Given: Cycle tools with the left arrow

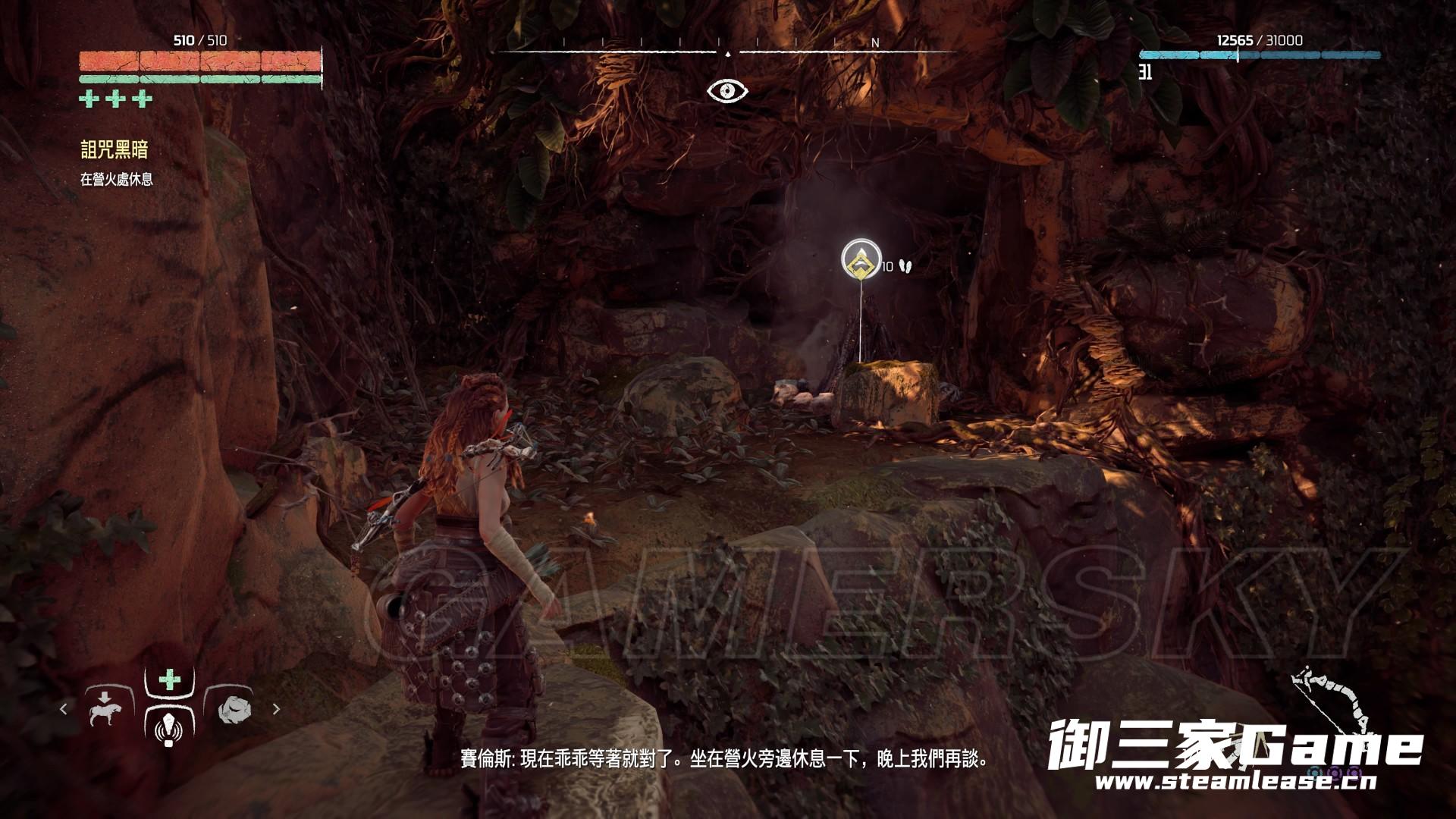Looking at the screenshot, I should coord(64,709).
